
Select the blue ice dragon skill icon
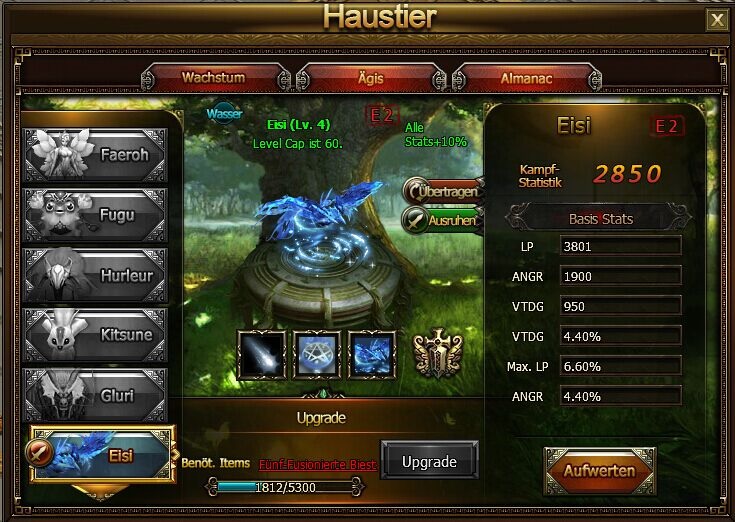(373, 353)
